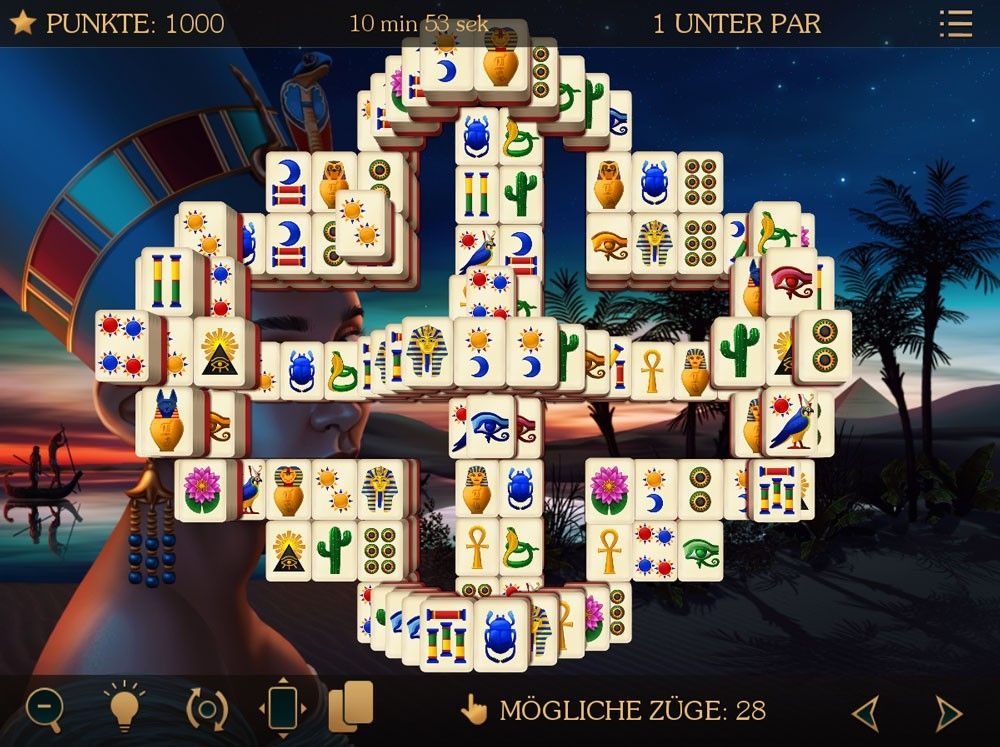
Task: Zoom out with the magnifier minus icon
Action: tap(44, 709)
